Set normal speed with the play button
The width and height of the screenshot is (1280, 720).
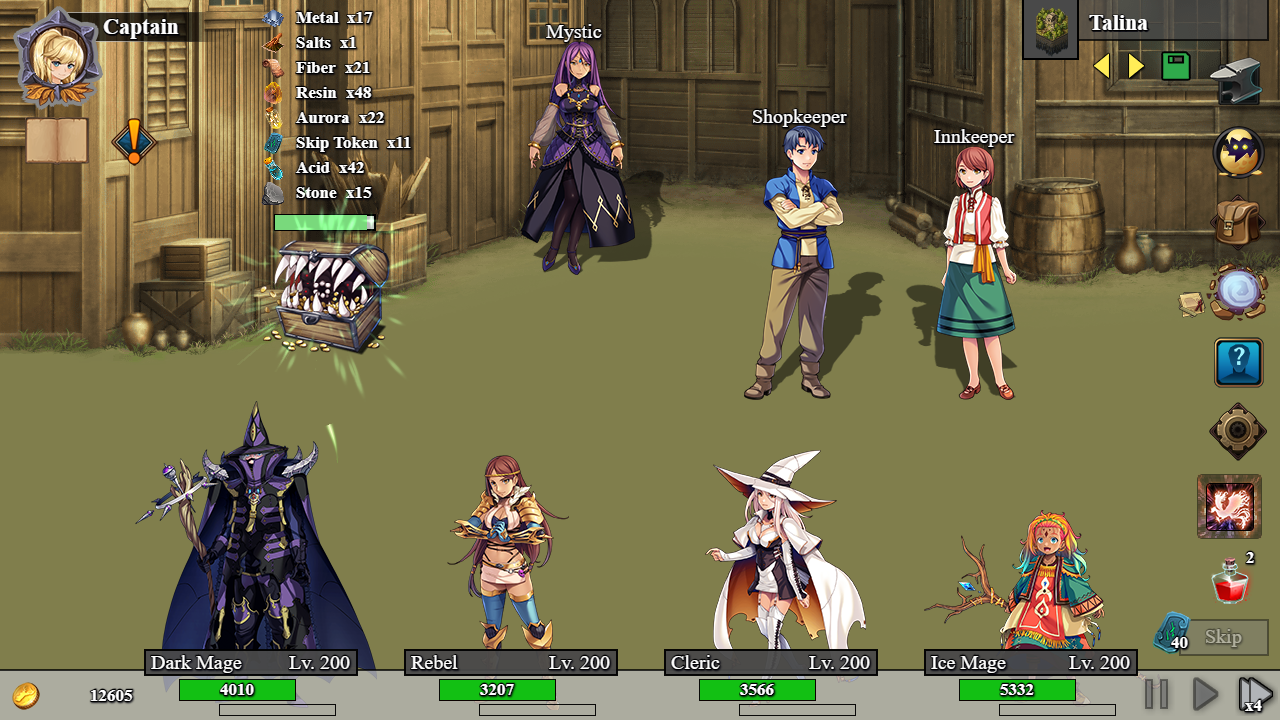pos(1205,693)
